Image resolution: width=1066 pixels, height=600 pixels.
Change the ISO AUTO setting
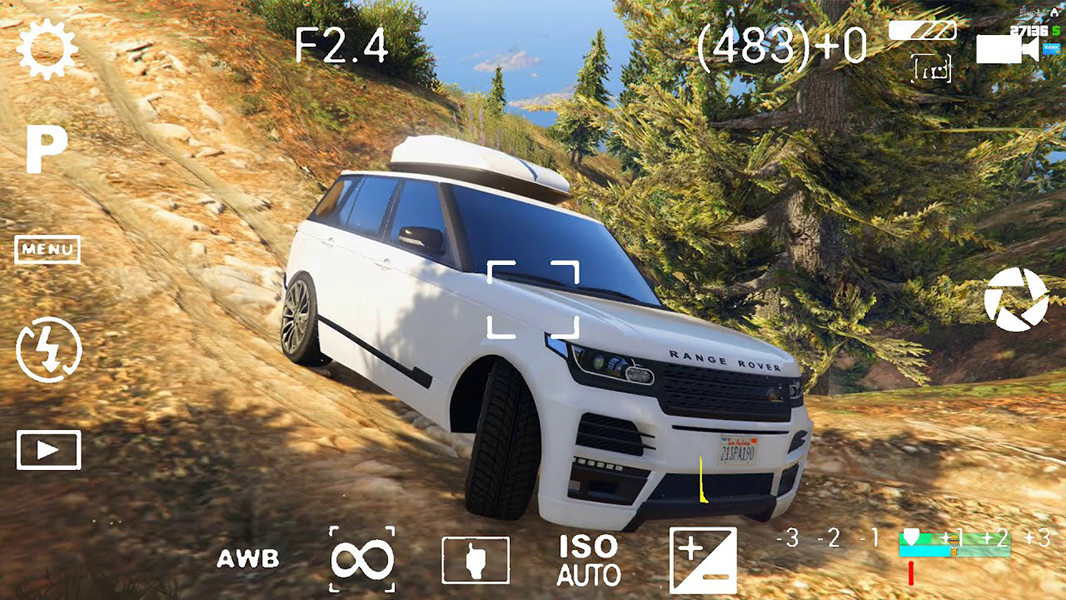pos(589,560)
